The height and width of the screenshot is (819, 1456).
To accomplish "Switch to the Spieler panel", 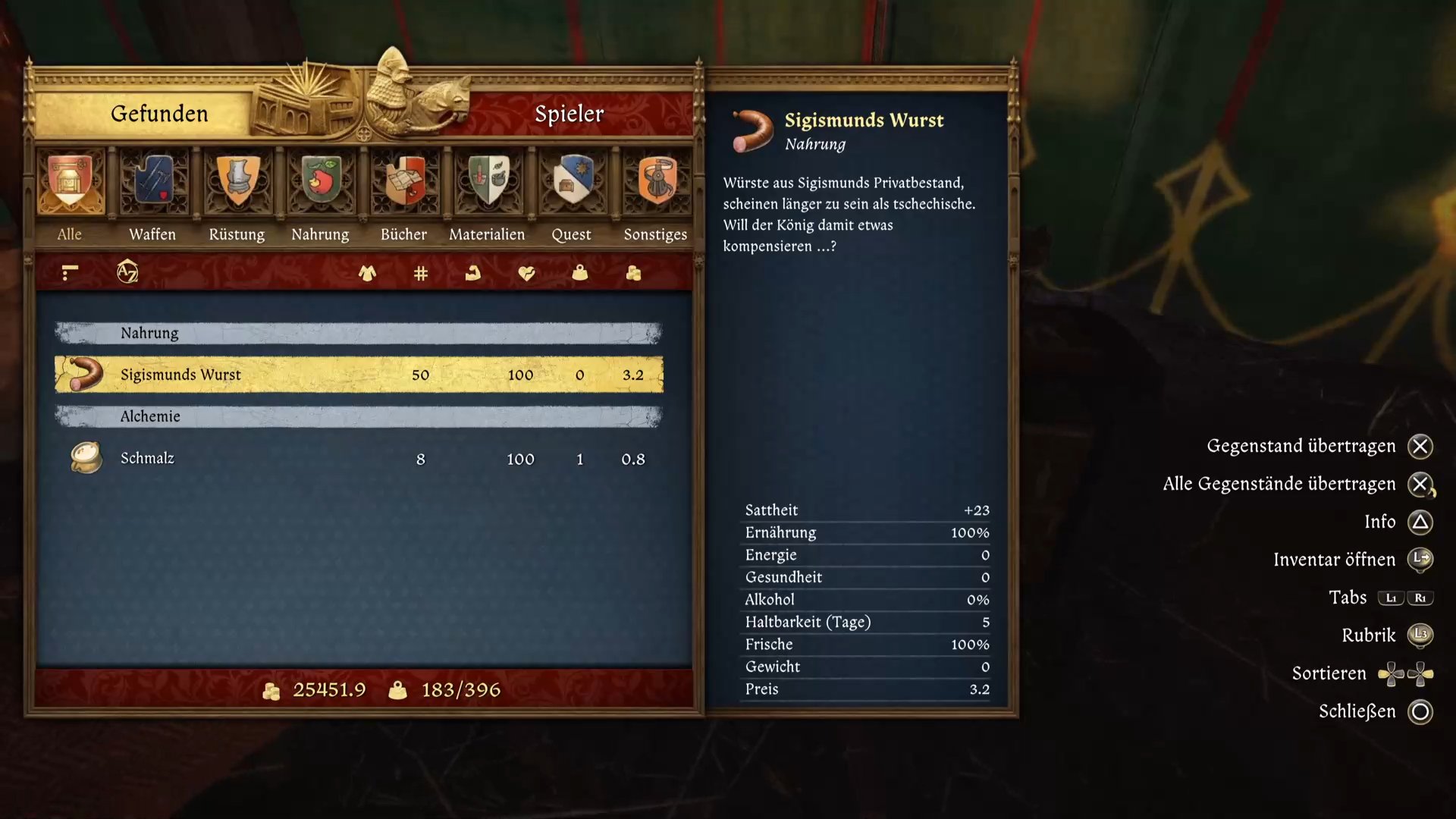I will click(x=569, y=114).
